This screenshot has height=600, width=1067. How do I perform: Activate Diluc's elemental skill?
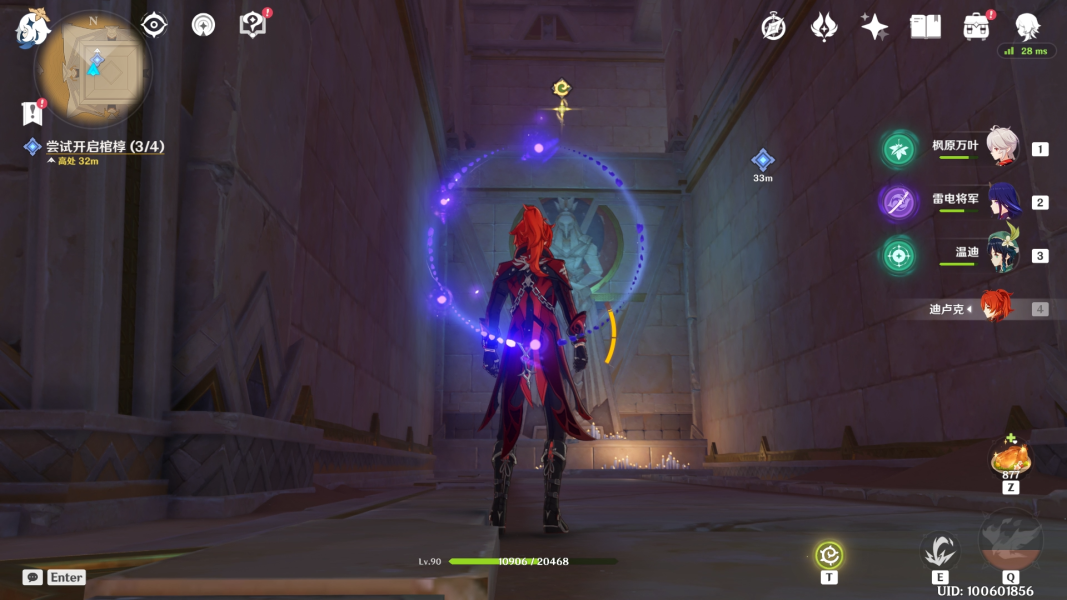(940, 551)
